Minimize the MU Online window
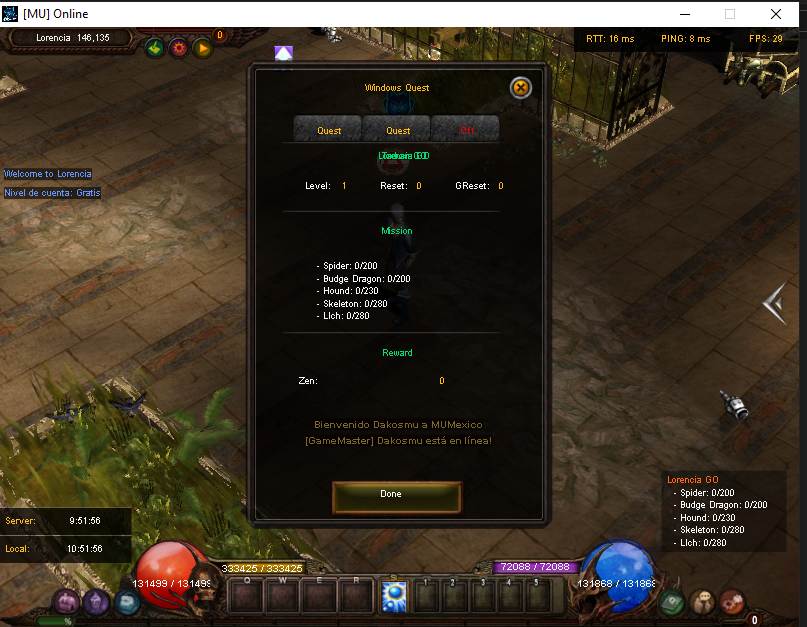This screenshot has height=627, width=807. pos(685,14)
